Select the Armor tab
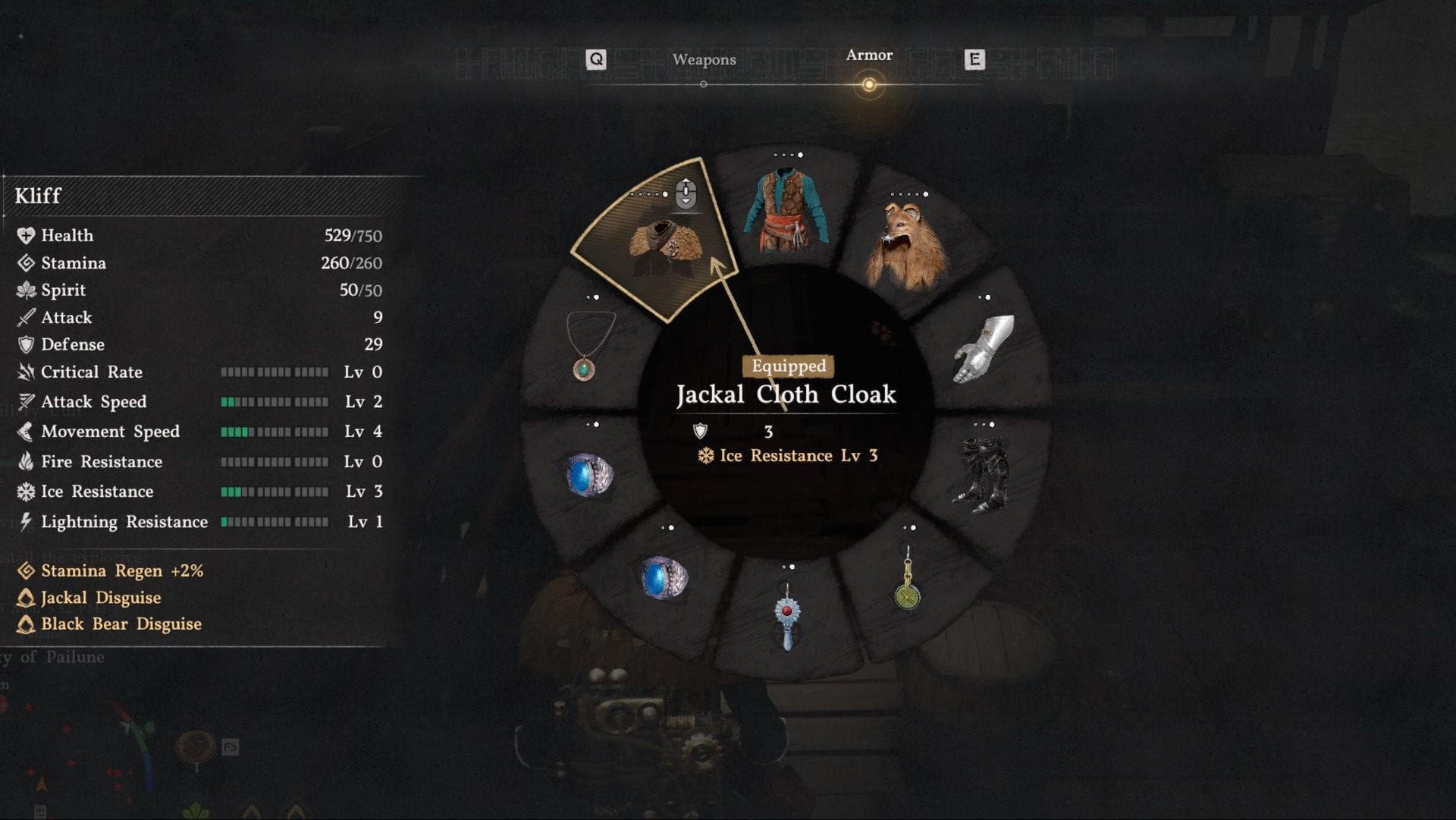 (869, 55)
